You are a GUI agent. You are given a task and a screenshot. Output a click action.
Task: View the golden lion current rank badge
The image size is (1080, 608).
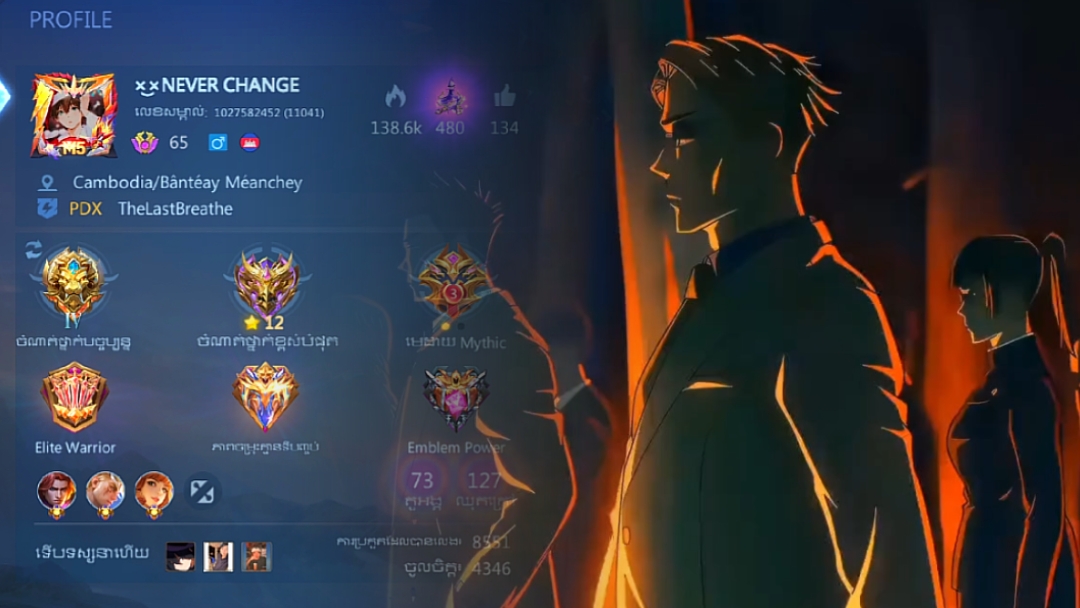[x=72, y=281]
